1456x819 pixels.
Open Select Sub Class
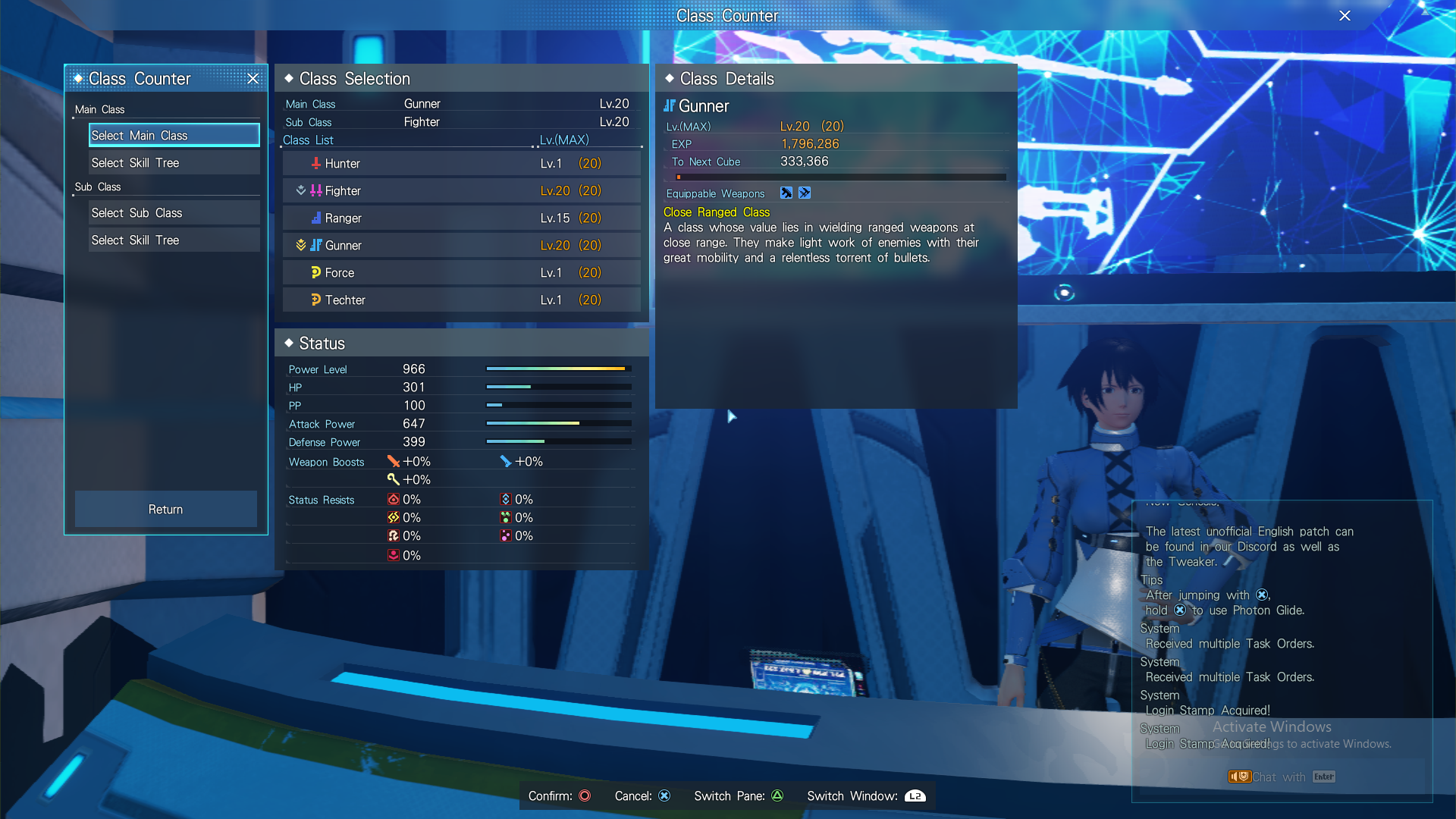click(x=173, y=212)
